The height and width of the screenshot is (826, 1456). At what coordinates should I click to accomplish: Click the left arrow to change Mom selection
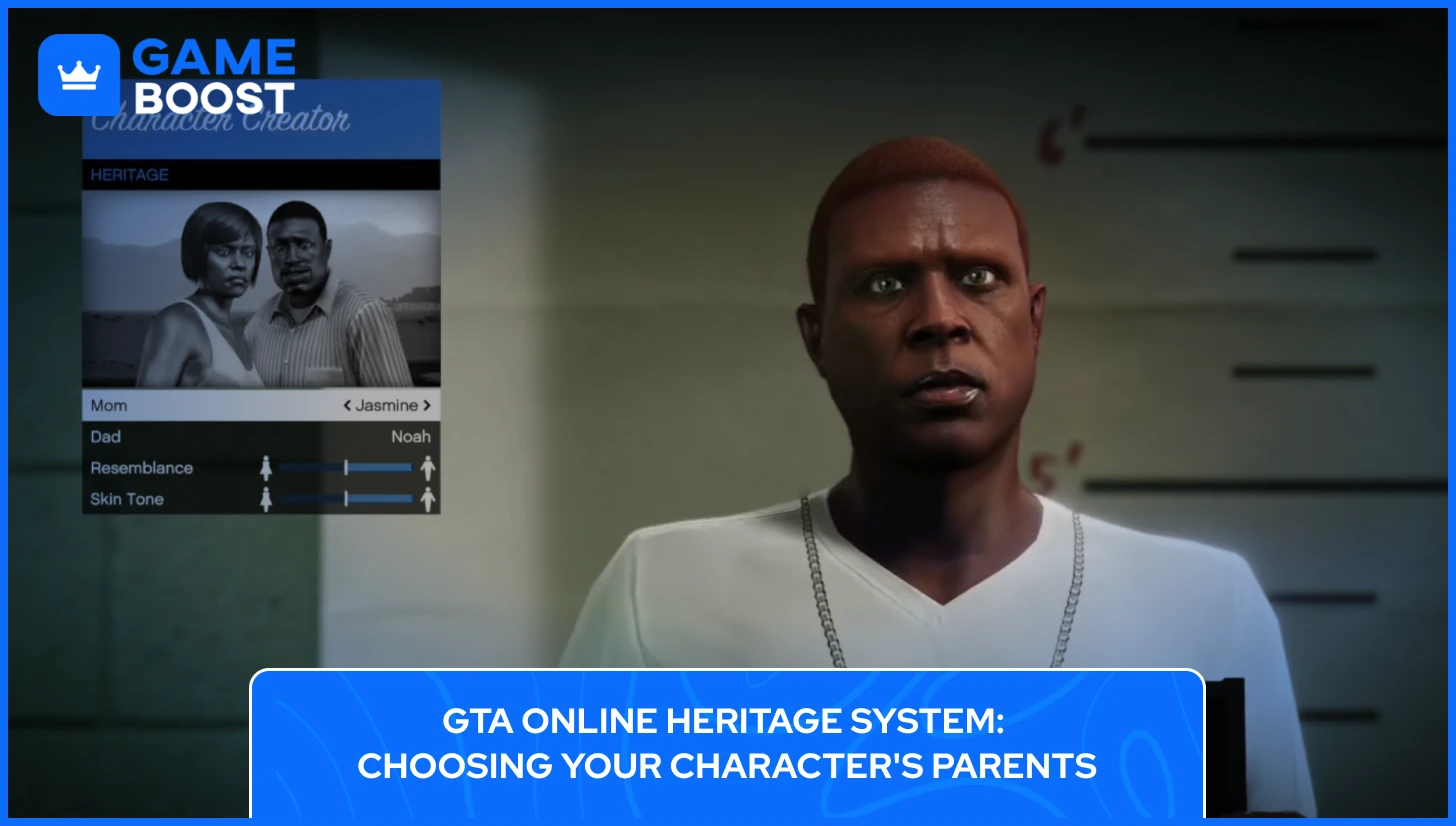point(347,405)
